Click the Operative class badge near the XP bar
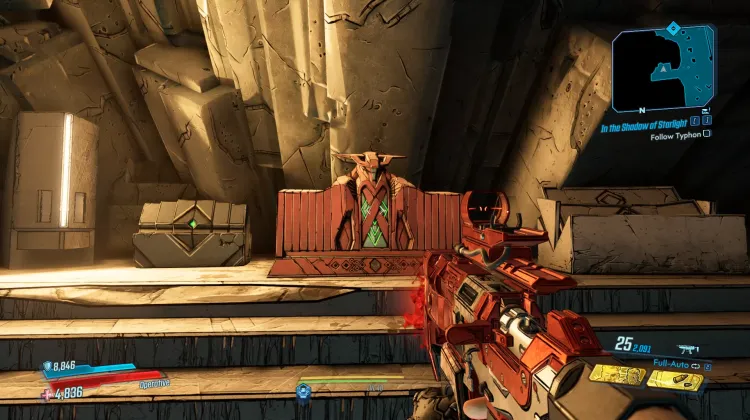750x420 pixels. point(303,389)
